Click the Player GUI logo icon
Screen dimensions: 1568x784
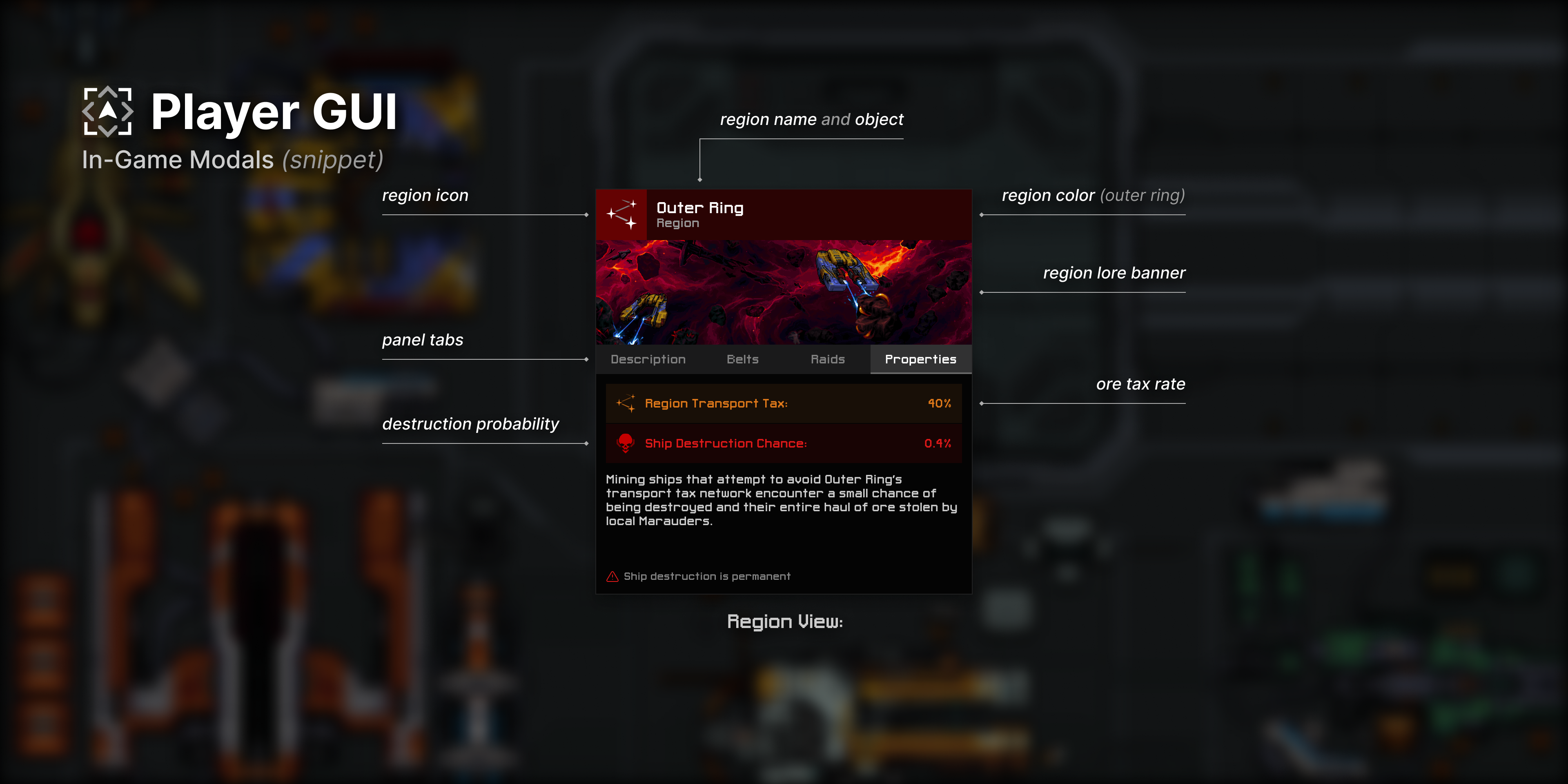(108, 111)
